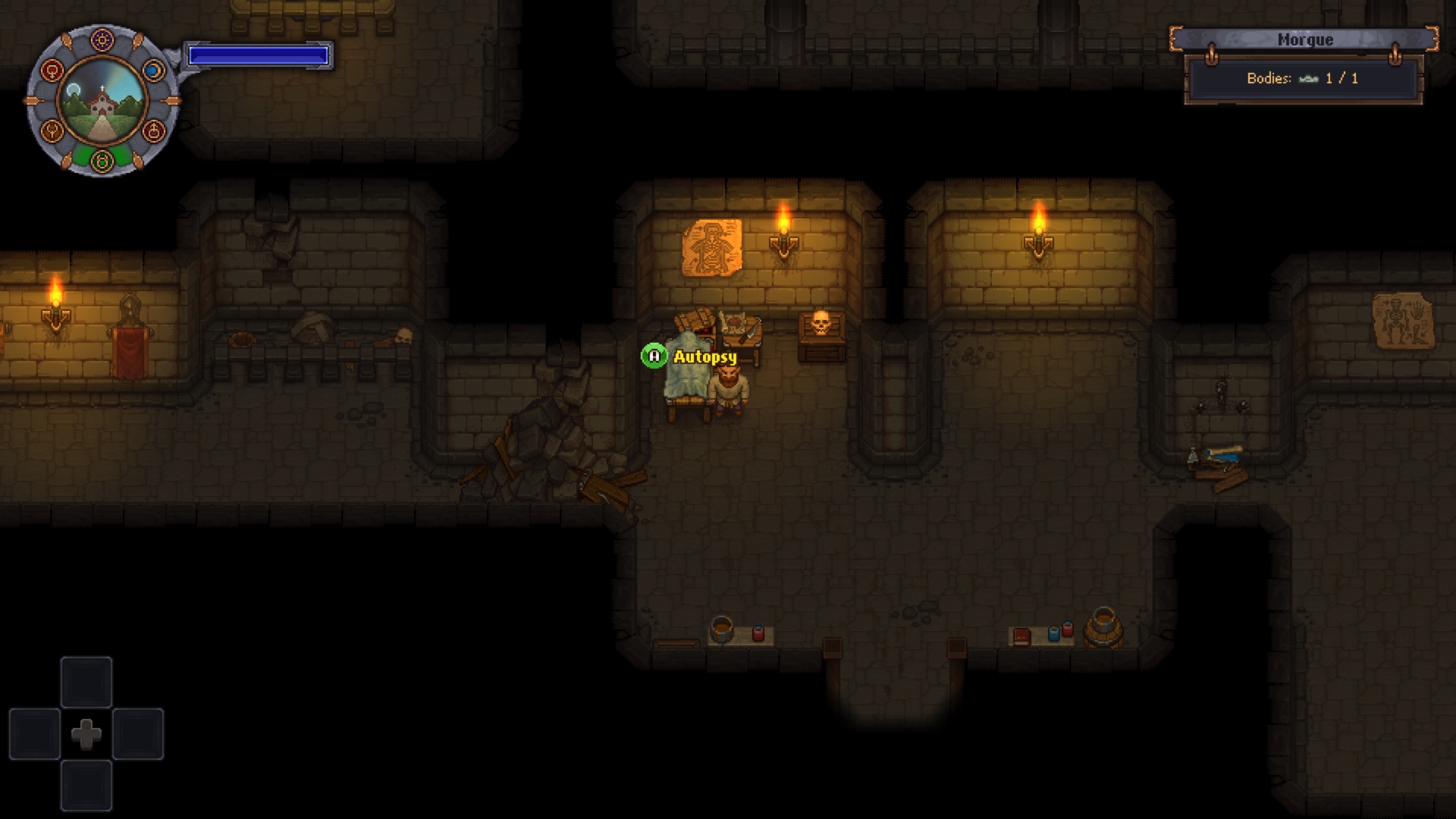Screen dimensions: 1456x819
Task: Select the blue moon icon on the minimap
Action: 153,70
